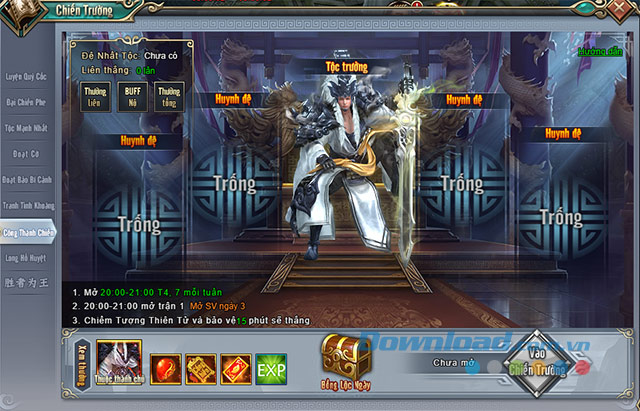The width and height of the screenshot is (640, 411).
Task: Select the red gem reward icon
Action: coord(165,368)
